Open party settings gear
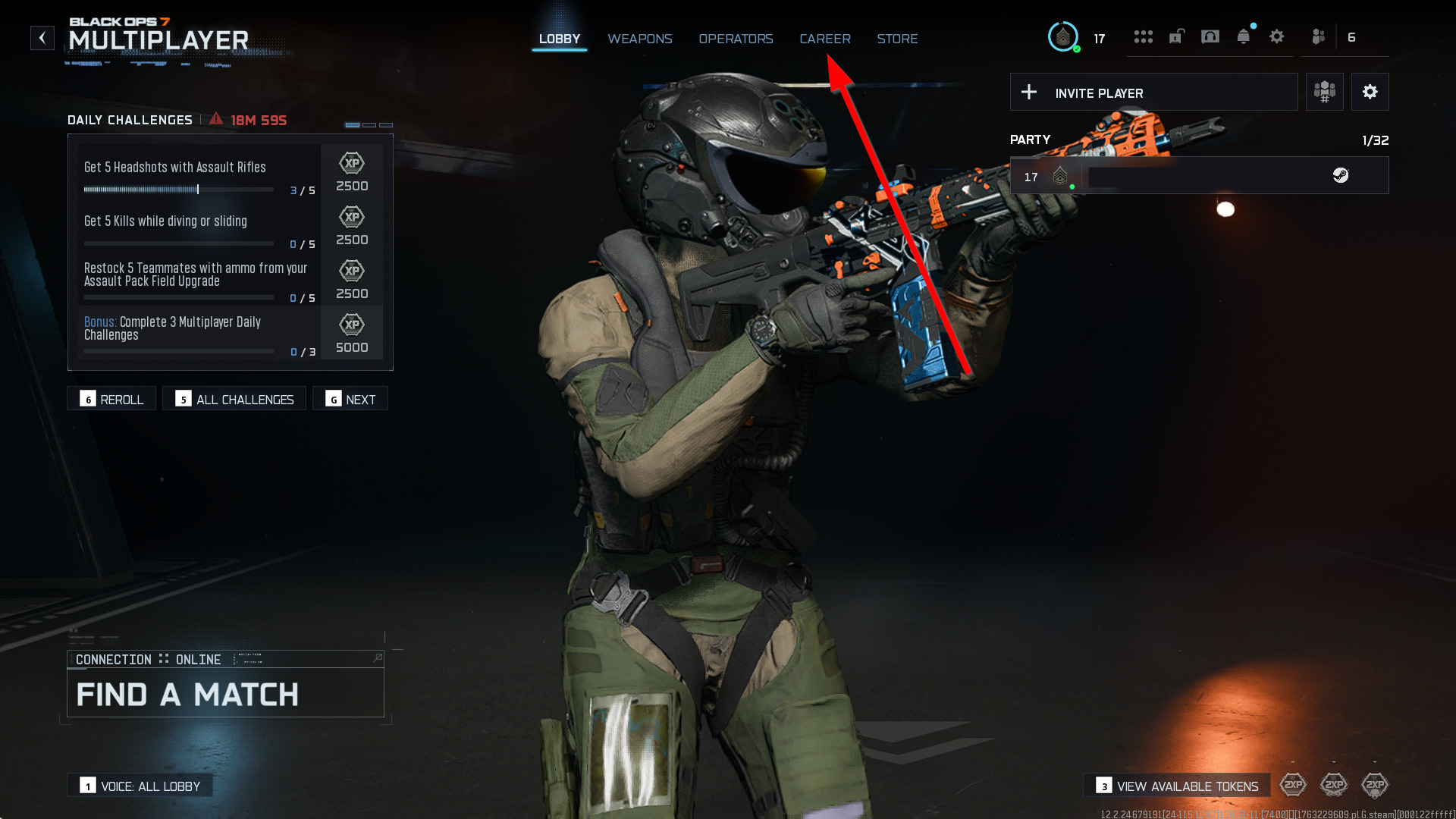 (x=1370, y=93)
